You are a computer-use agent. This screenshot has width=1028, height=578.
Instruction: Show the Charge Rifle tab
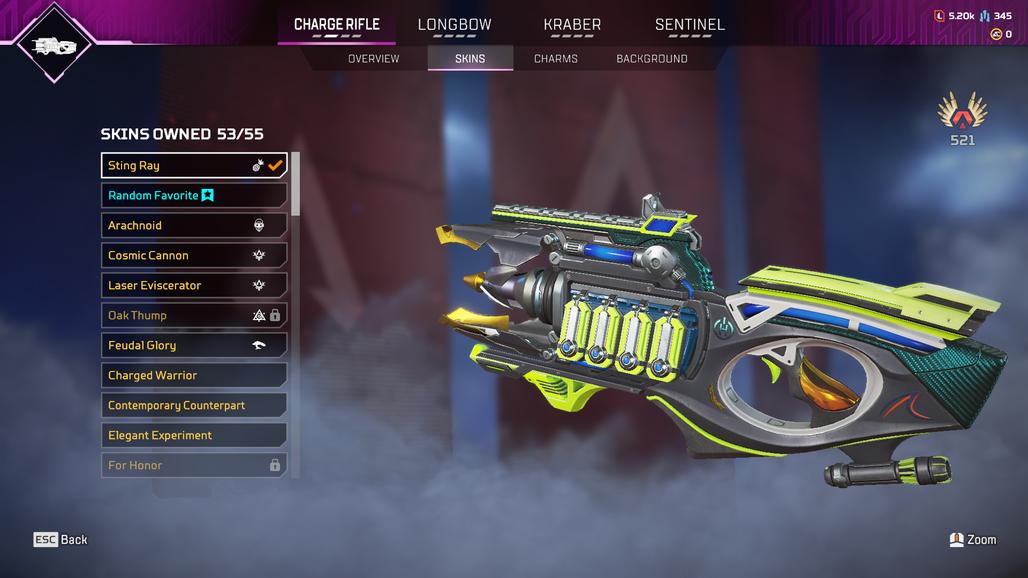[x=336, y=24]
